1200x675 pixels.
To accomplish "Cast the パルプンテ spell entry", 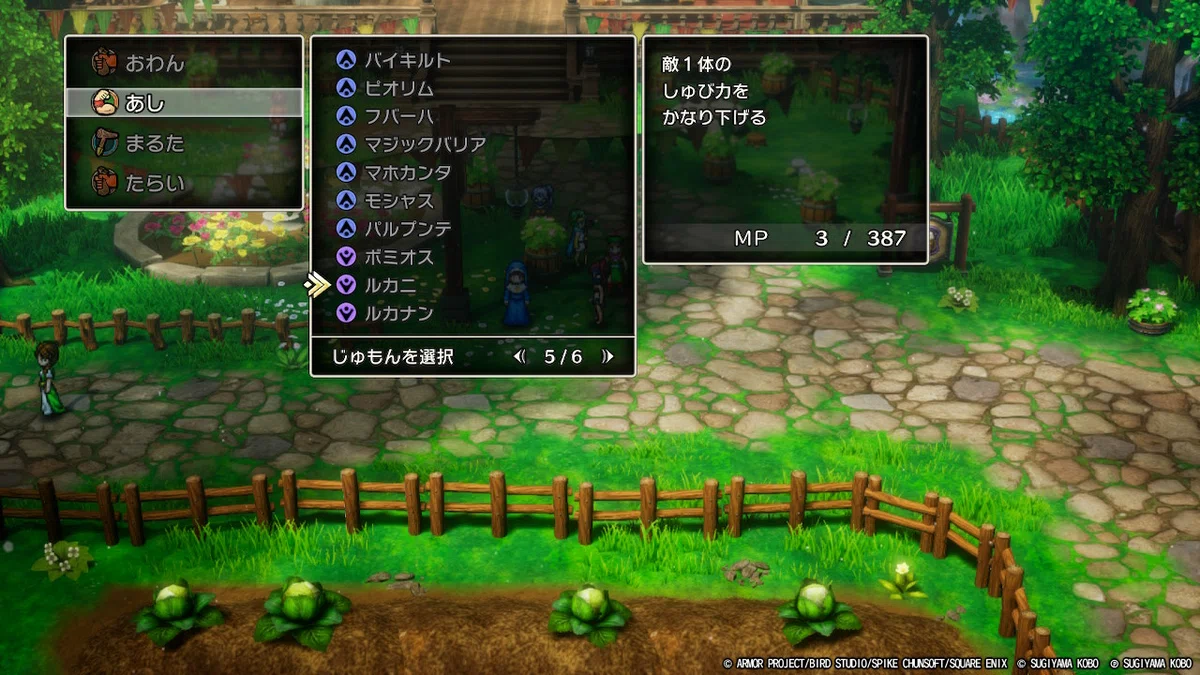I will pyautogui.click(x=407, y=229).
